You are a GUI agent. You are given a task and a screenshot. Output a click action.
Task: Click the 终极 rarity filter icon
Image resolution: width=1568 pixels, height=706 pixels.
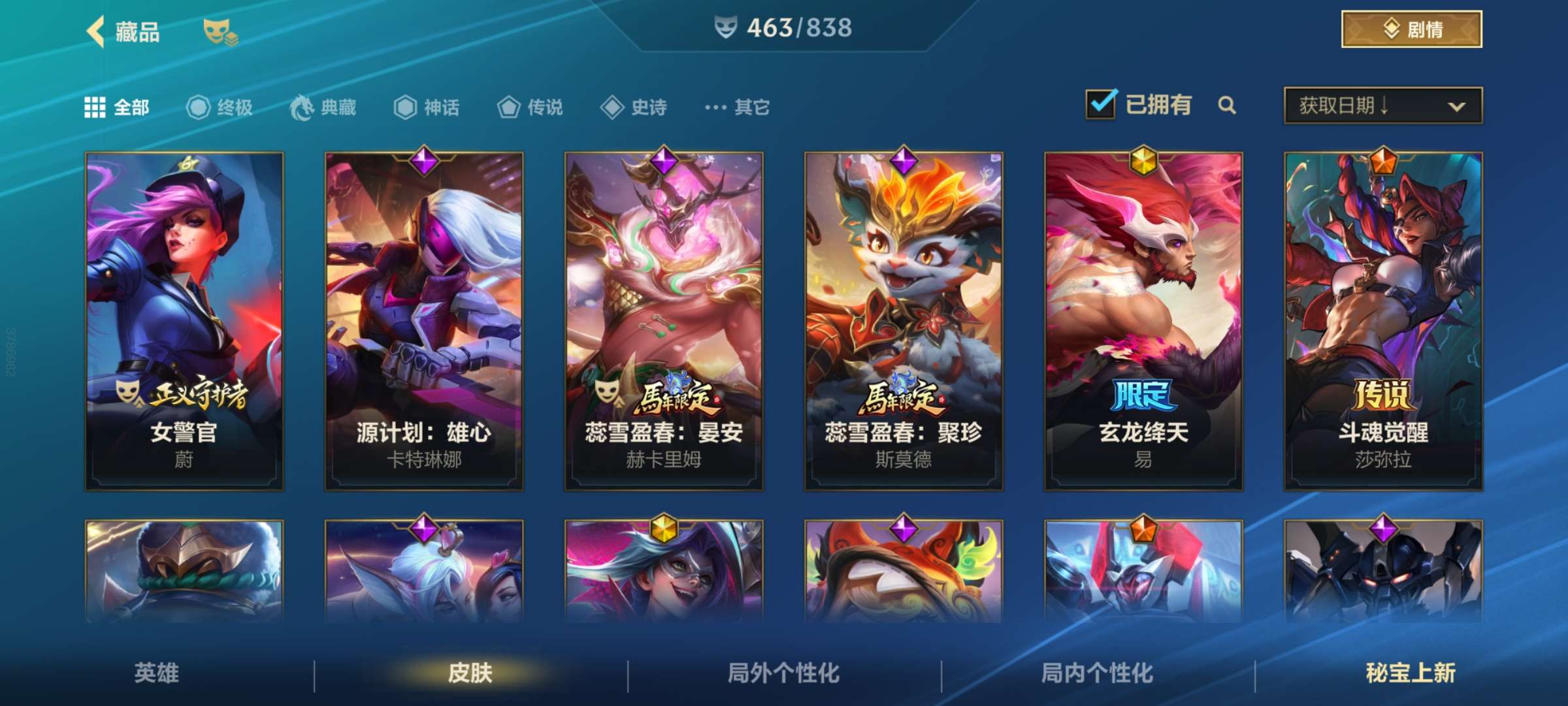point(199,107)
